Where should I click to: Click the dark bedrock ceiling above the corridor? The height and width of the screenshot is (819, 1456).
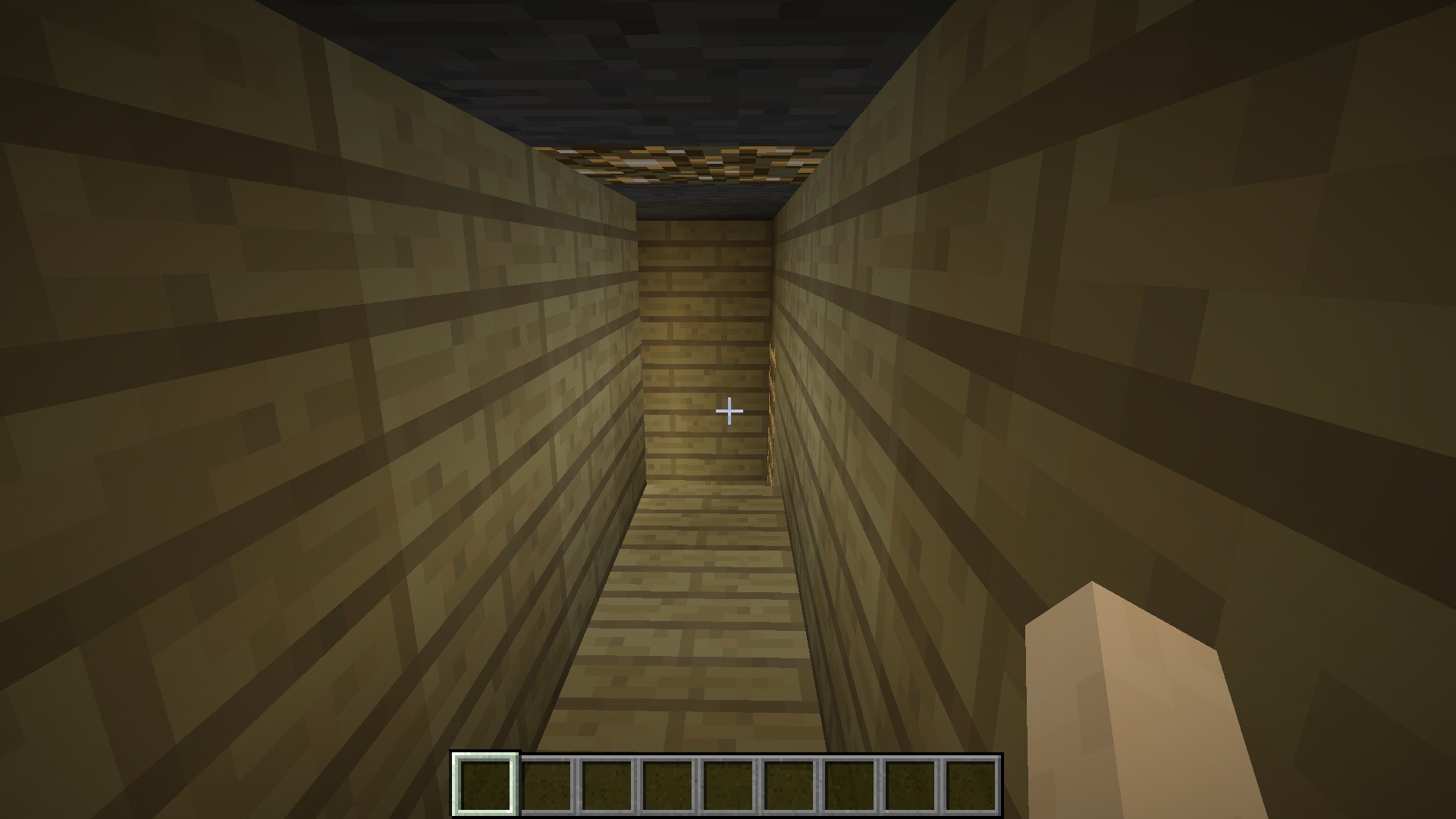point(682,61)
